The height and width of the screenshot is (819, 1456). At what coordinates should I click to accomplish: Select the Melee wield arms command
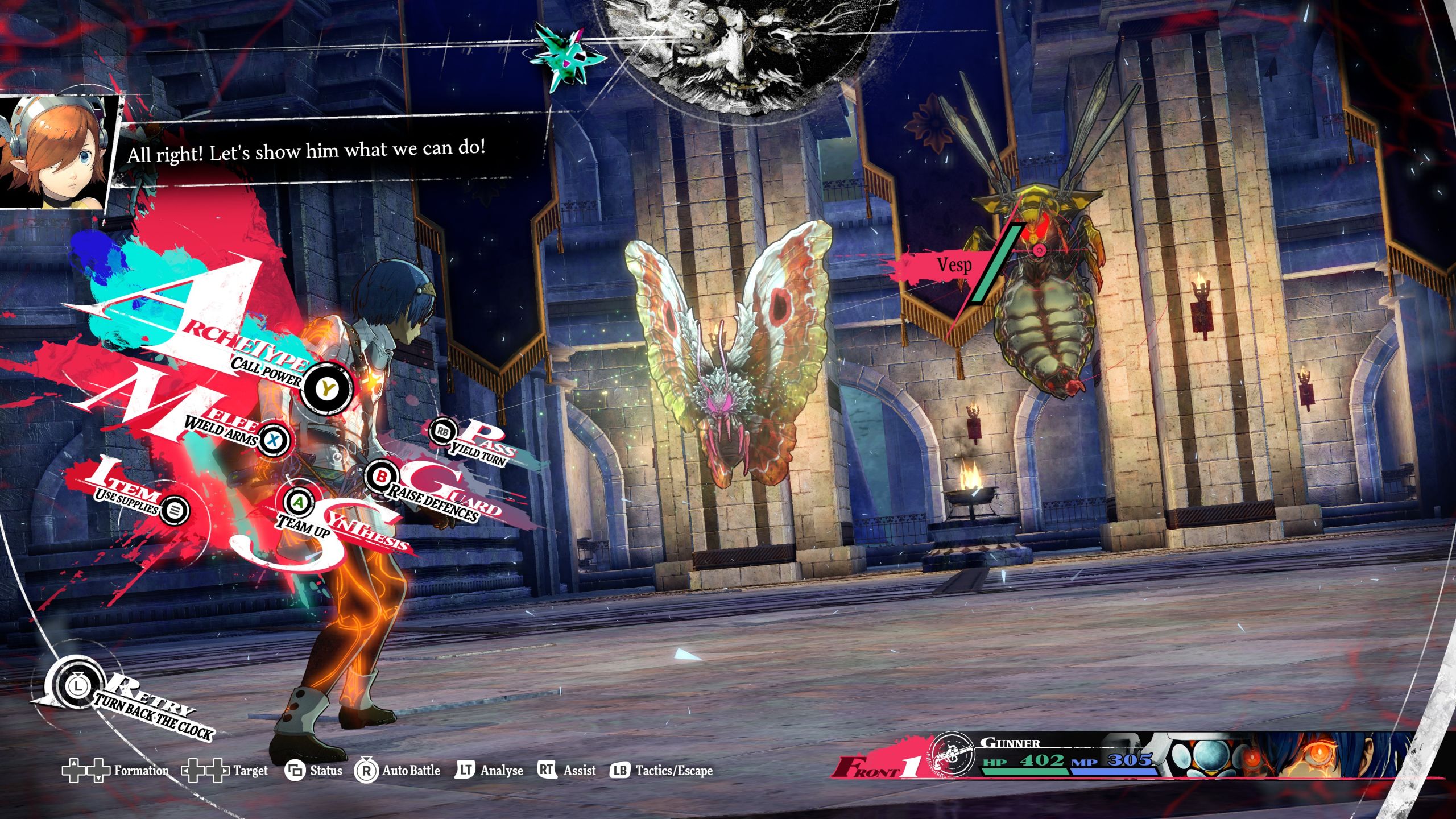pos(274,439)
